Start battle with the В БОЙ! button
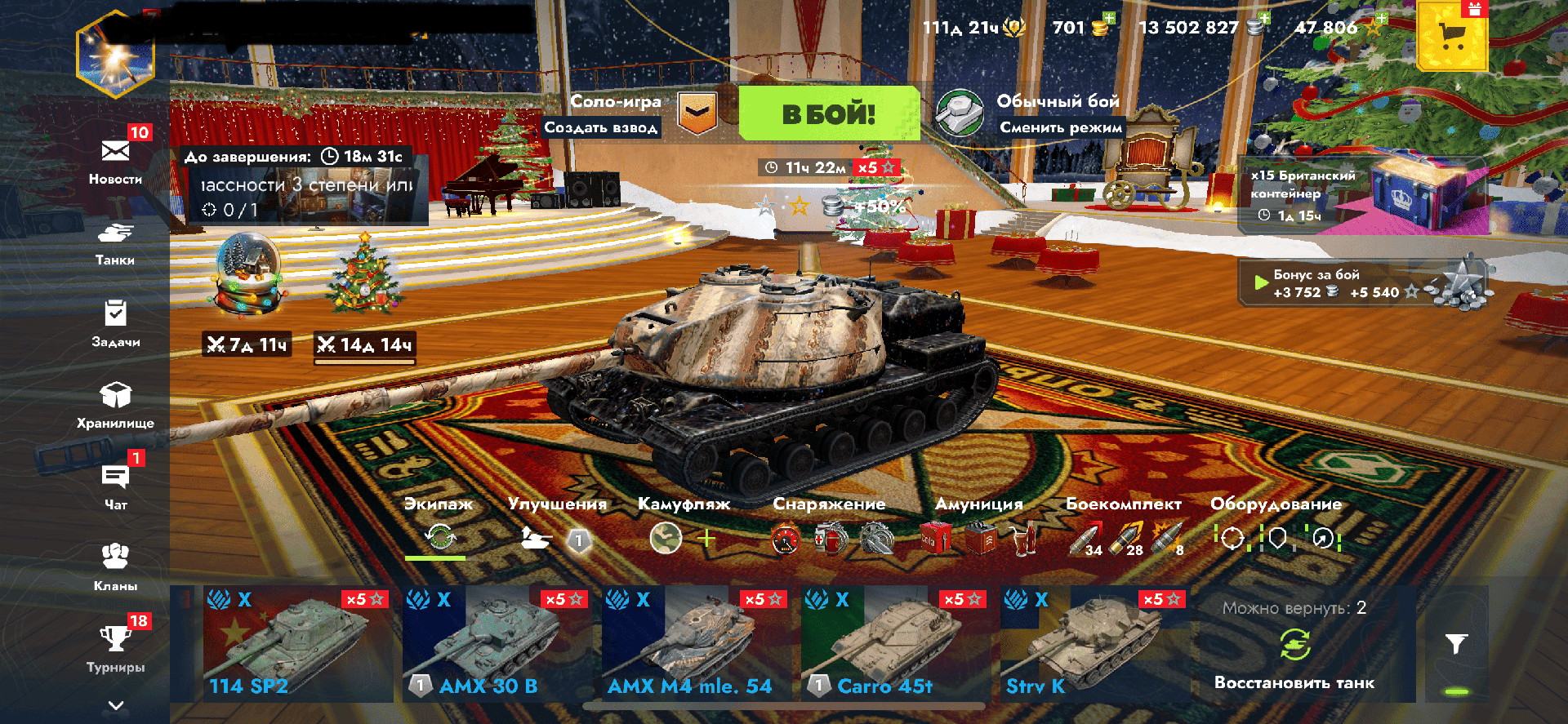 [829, 113]
